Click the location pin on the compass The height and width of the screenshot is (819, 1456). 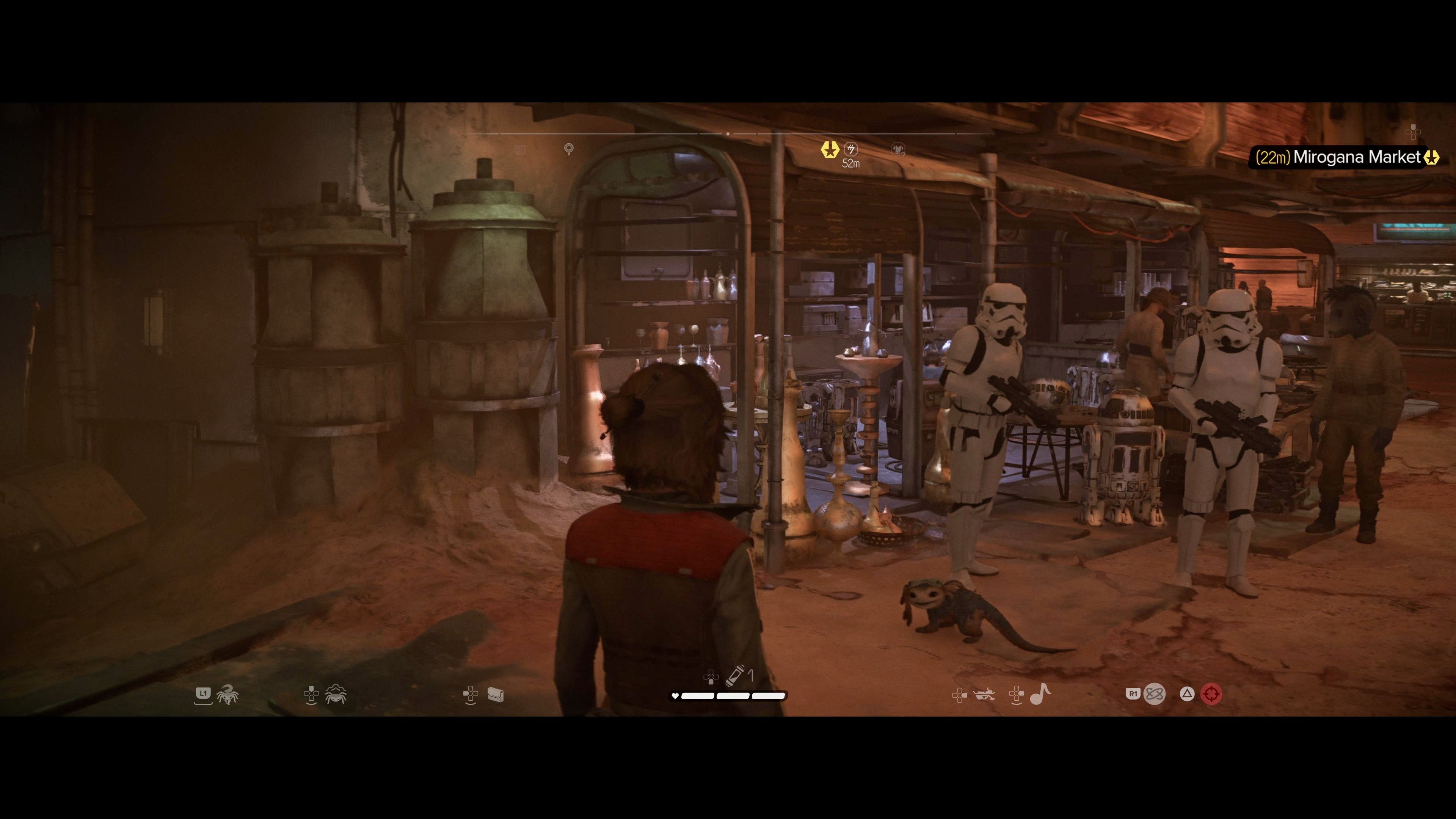(569, 149)
